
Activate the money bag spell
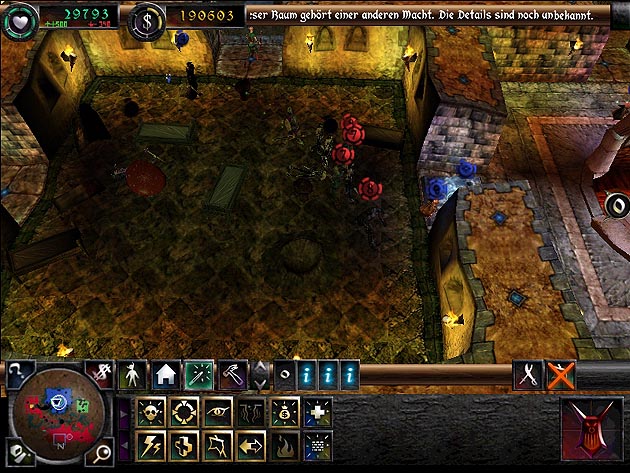click(x=283, y=412)
